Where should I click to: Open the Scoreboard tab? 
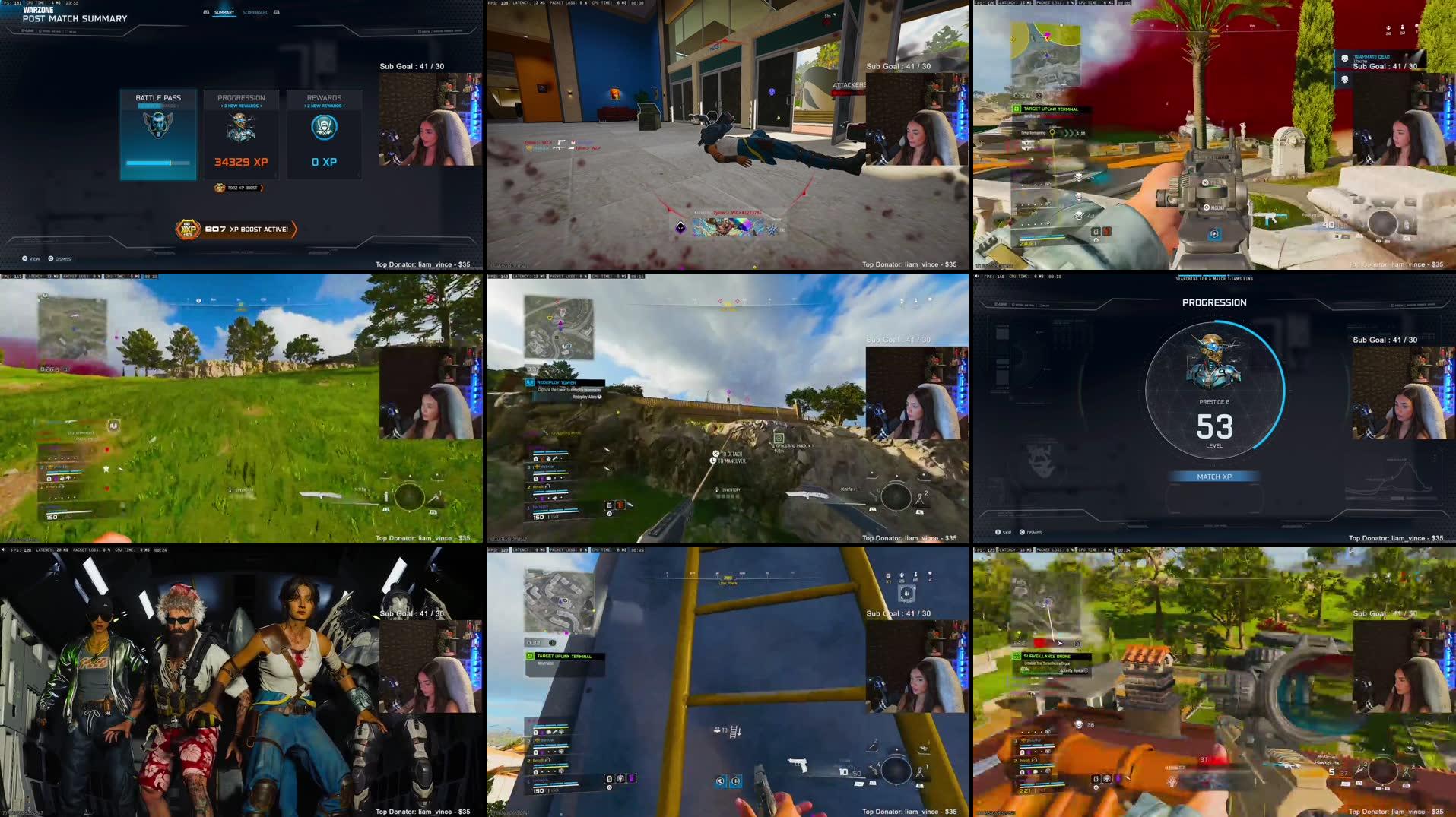coord(256,11)
